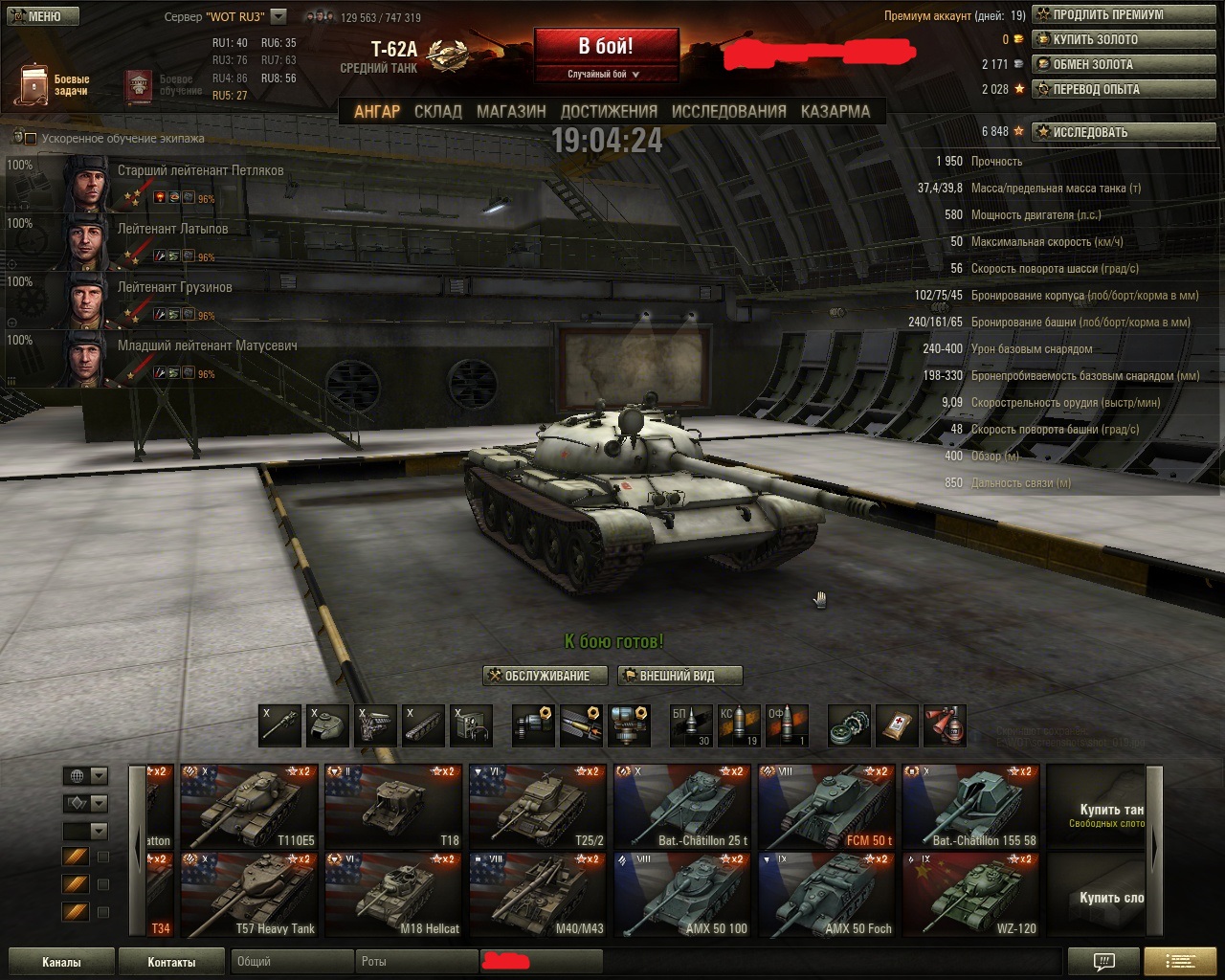This screenshot has width=1225, height=980.
Task: Toggle accelerated crew training checkbox
Action: [x=31, y=139]
